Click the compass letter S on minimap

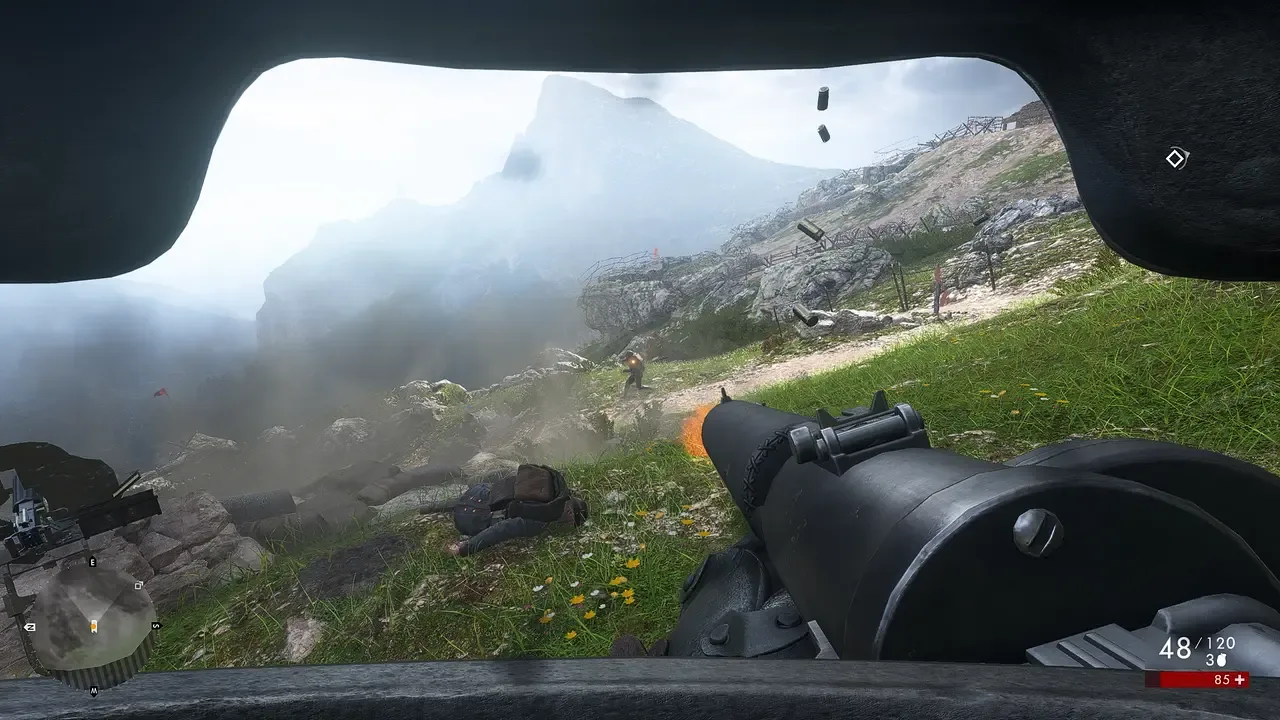155,625
